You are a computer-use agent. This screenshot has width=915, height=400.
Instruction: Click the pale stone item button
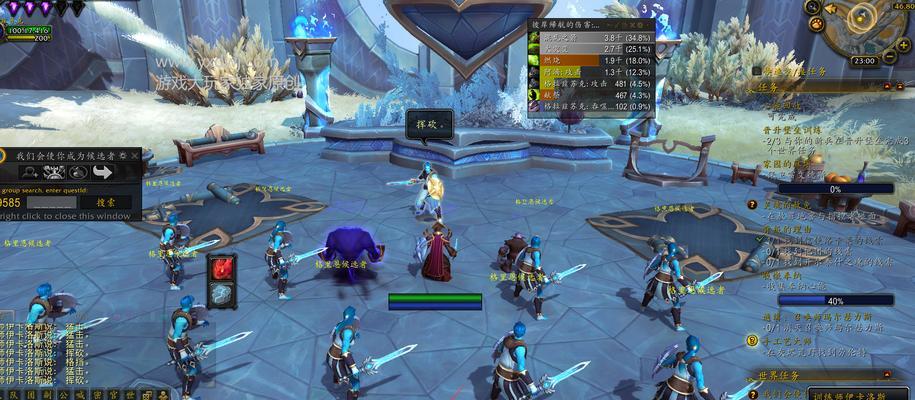(222, 293)
